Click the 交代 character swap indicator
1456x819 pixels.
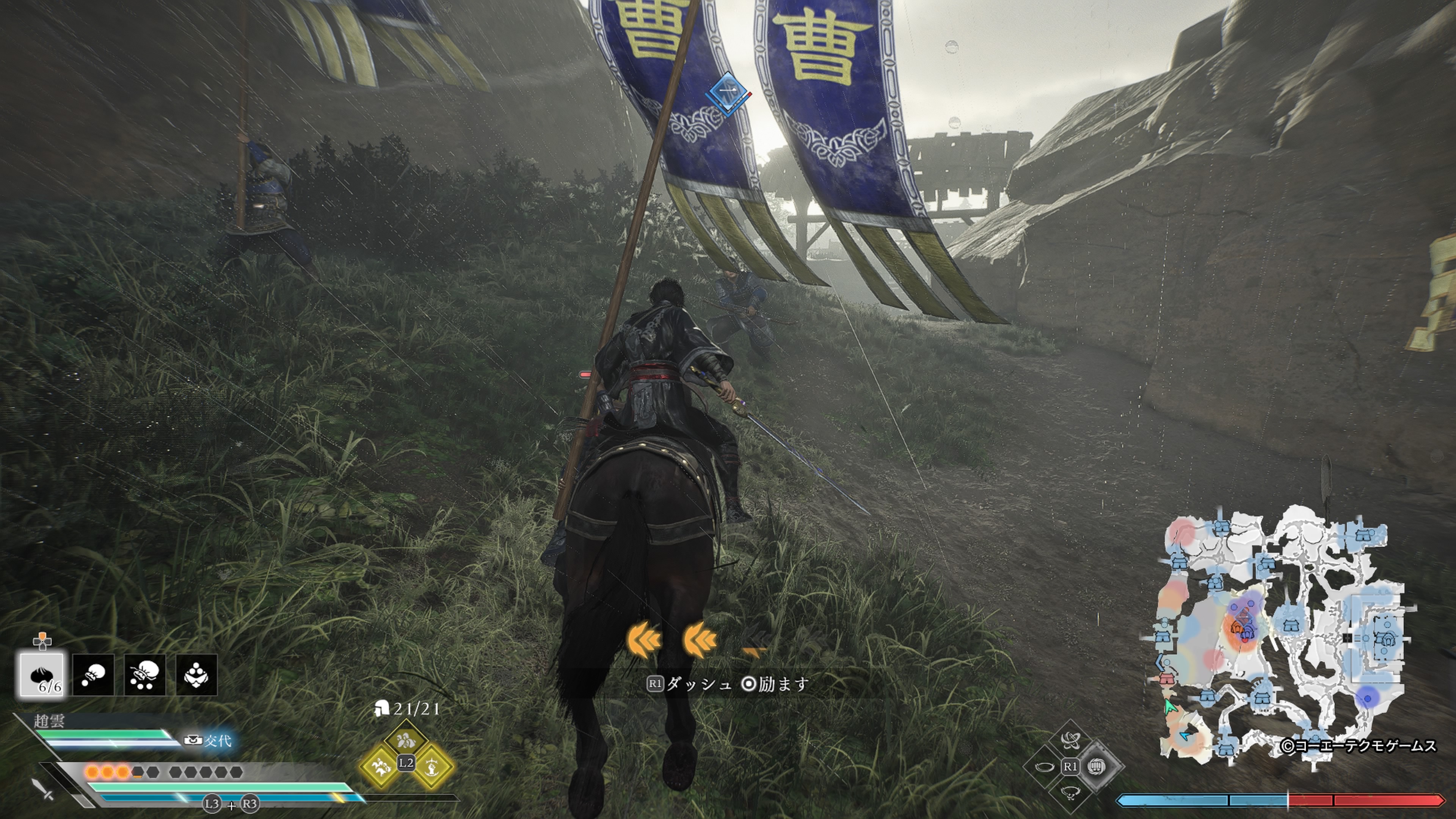click(209, 741)
